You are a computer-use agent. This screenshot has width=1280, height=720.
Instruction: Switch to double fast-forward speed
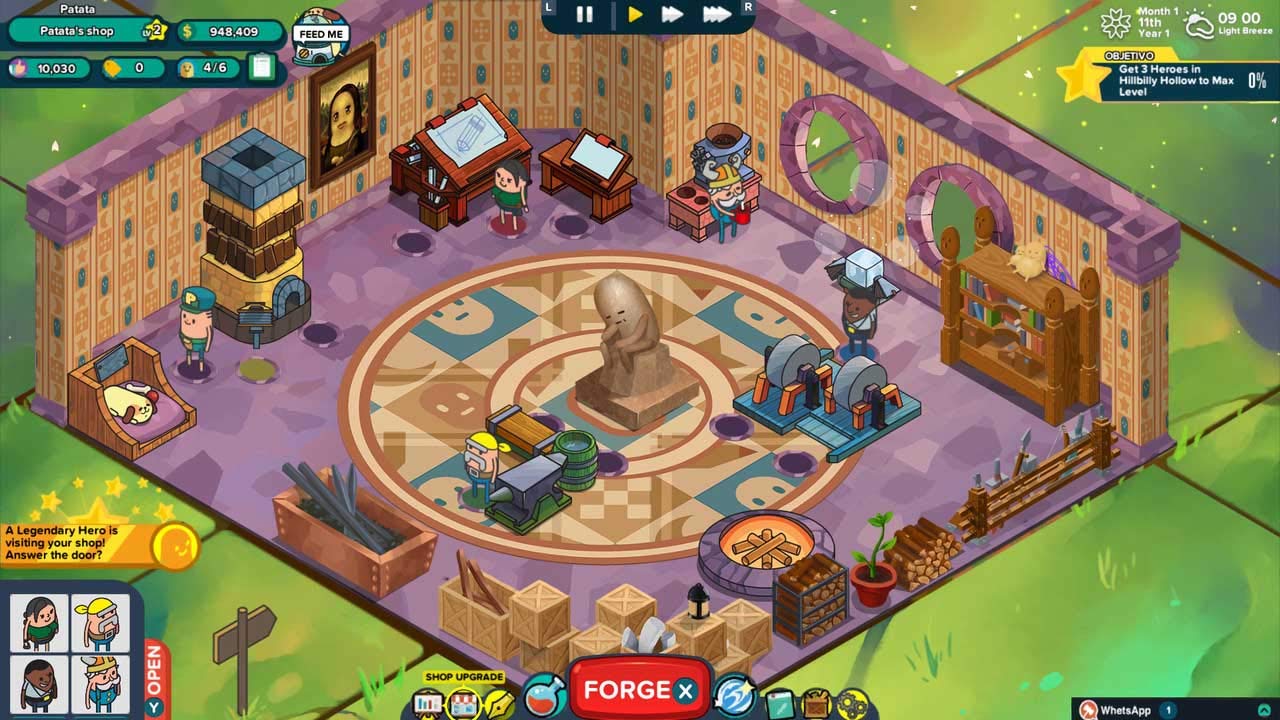coord(673,15)
